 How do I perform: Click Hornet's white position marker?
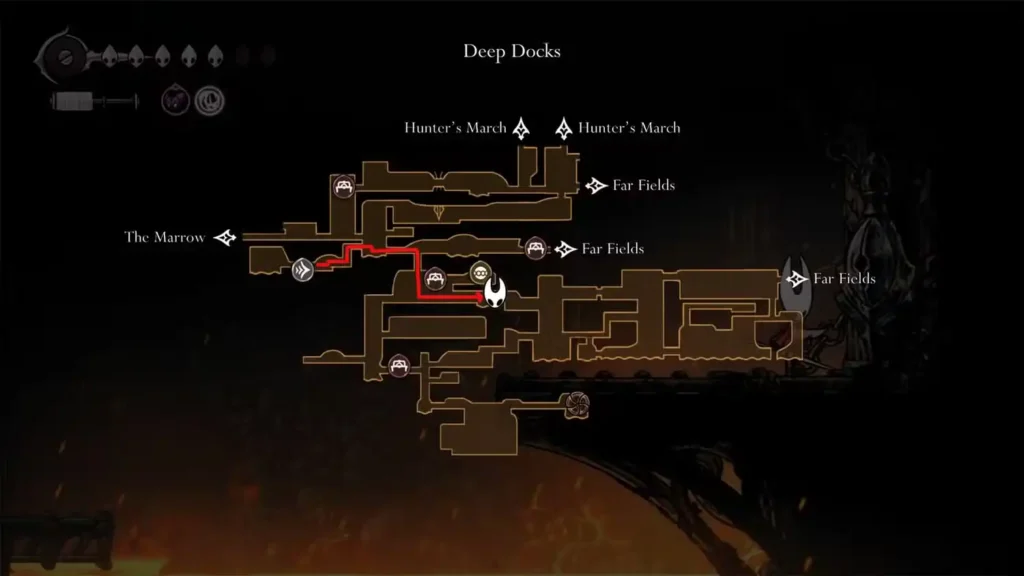495,292
